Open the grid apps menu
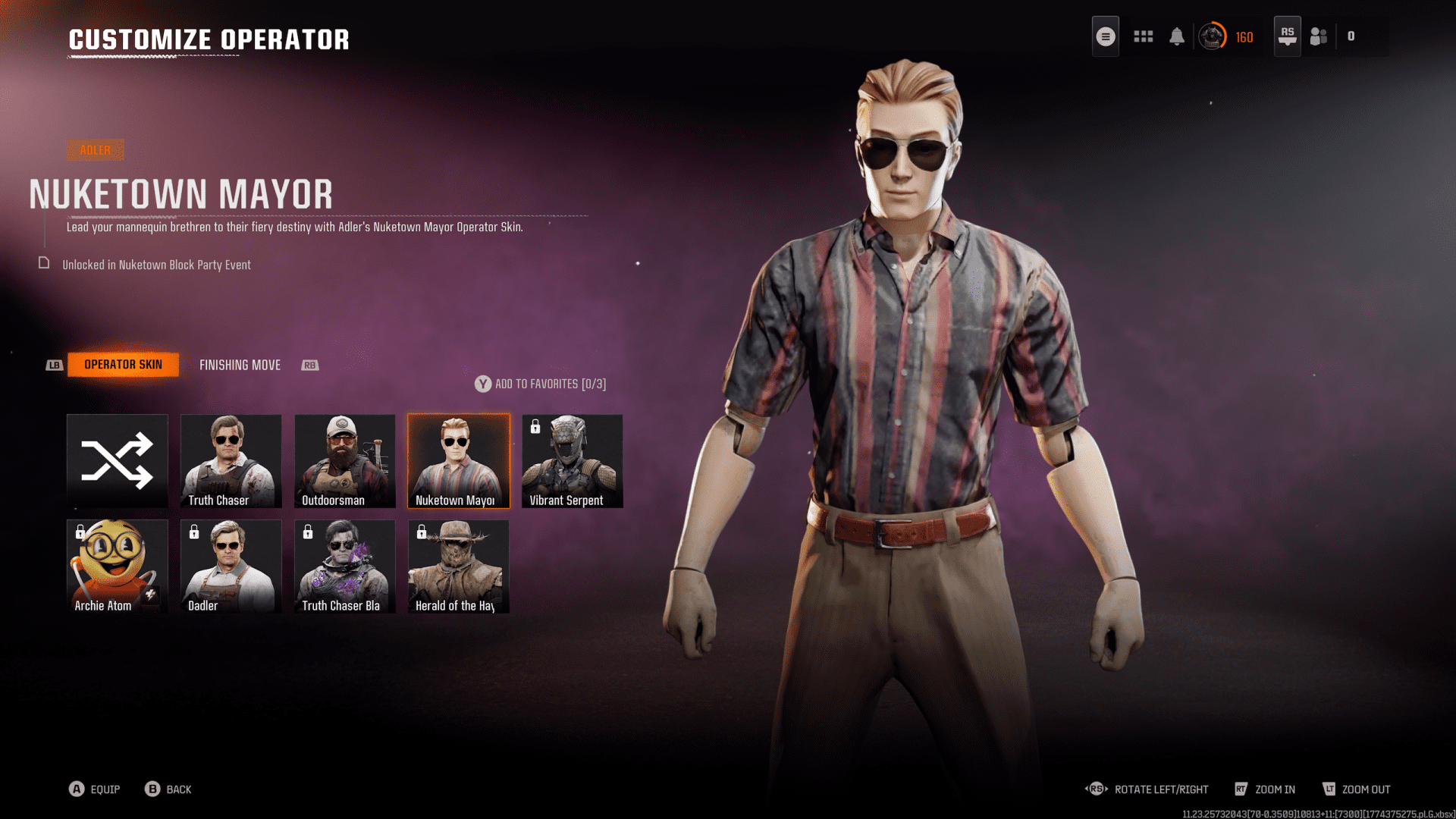 (x=1144, y=36)
